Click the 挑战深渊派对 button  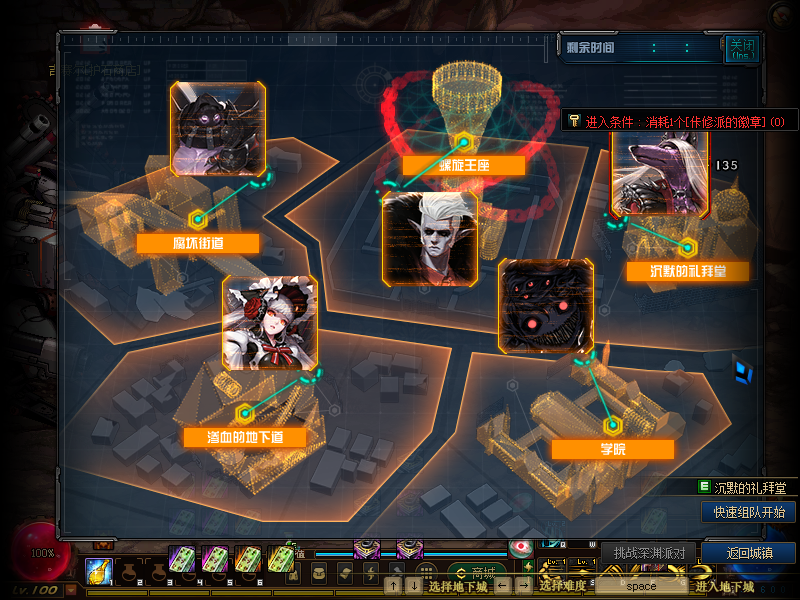pyautogui.click(x=649, y=553)
